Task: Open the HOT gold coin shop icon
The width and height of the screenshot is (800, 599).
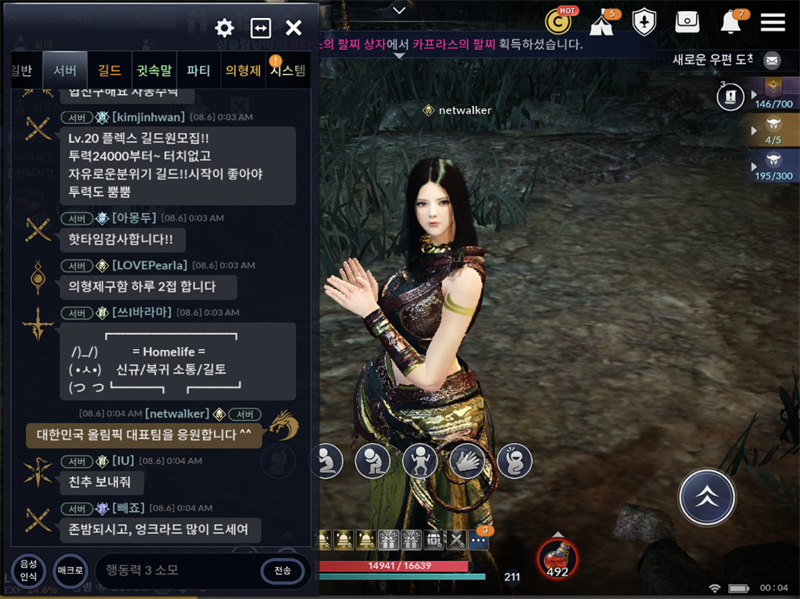Action: click(x=558, y=21)
